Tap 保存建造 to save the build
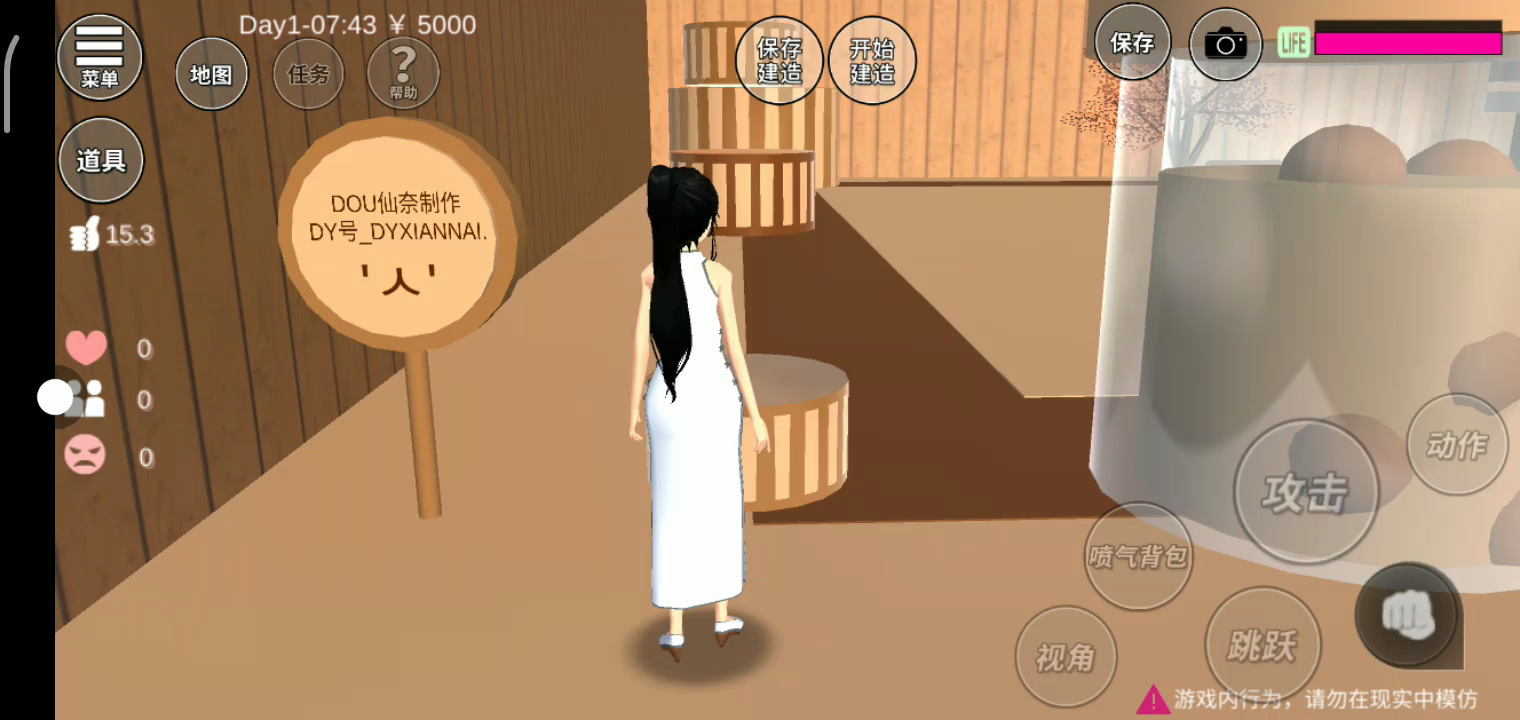The width and height of the screenshot is (1520, 720). click(779, 60)
